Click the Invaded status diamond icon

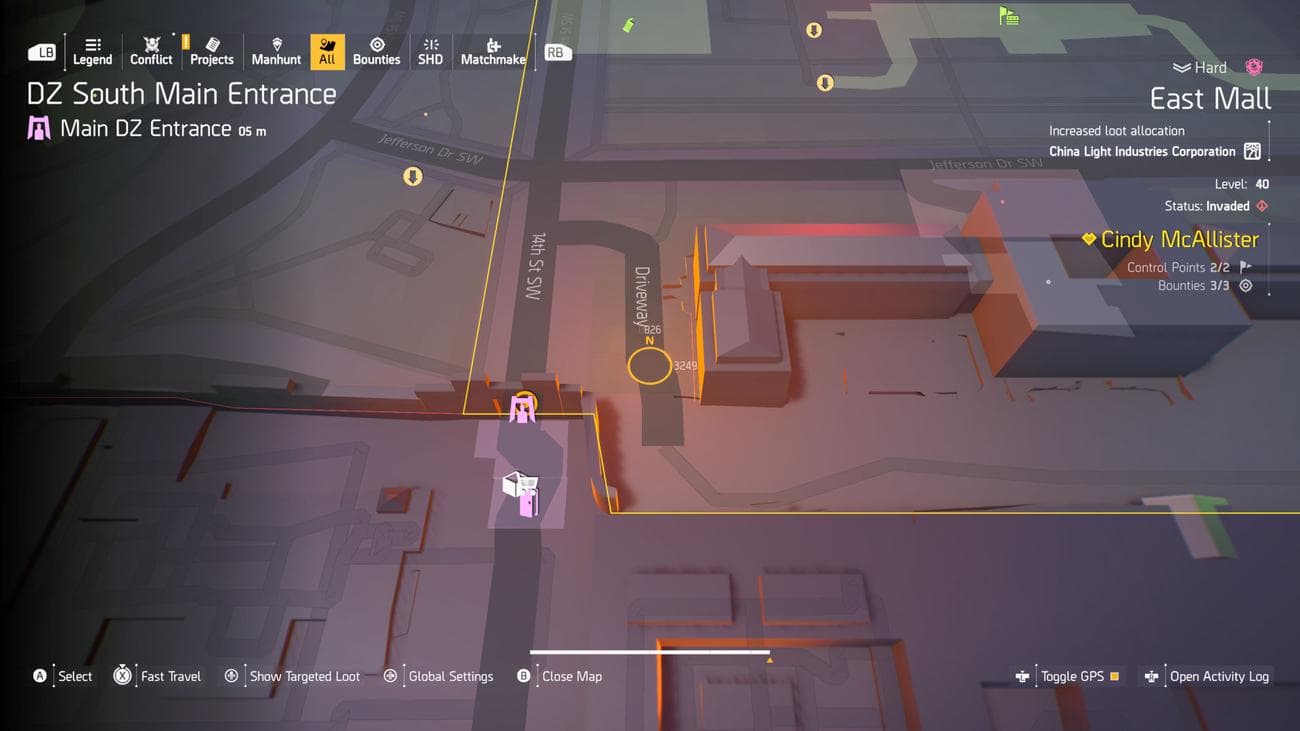click(1261, 205)
